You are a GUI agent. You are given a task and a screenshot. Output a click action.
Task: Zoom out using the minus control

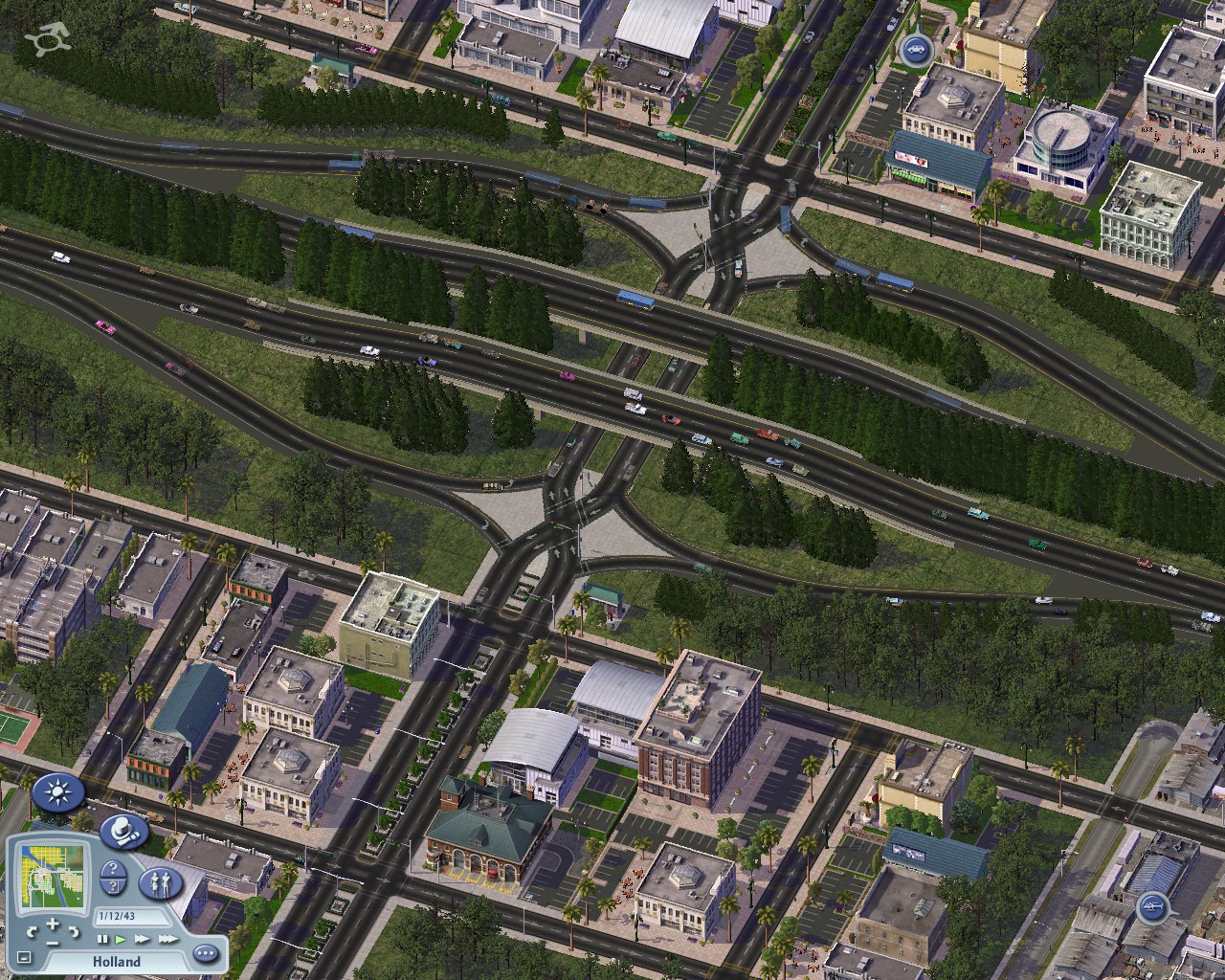pyautogui.click(x=54, y=943)
